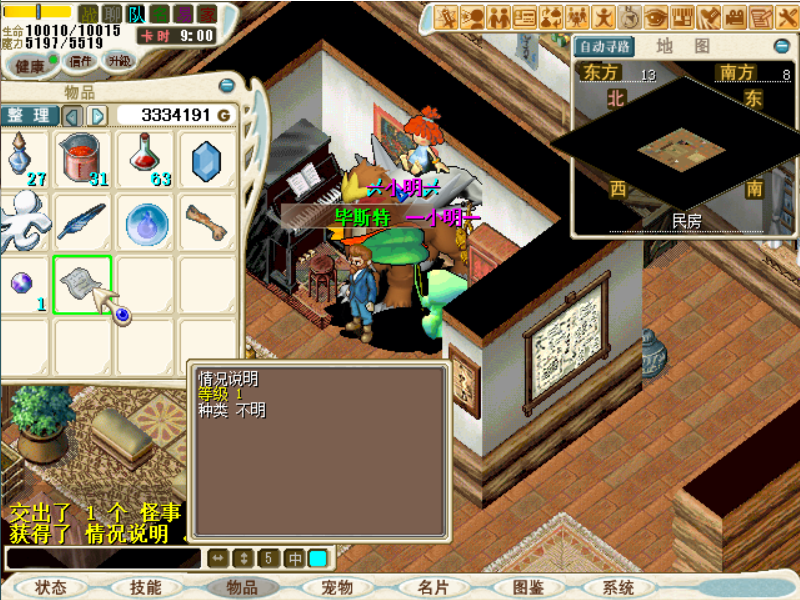Image resolution: width=800 pixels, height=600 pixels.
Task: Open the 宠物 pets tab
Action: (338, 588)
